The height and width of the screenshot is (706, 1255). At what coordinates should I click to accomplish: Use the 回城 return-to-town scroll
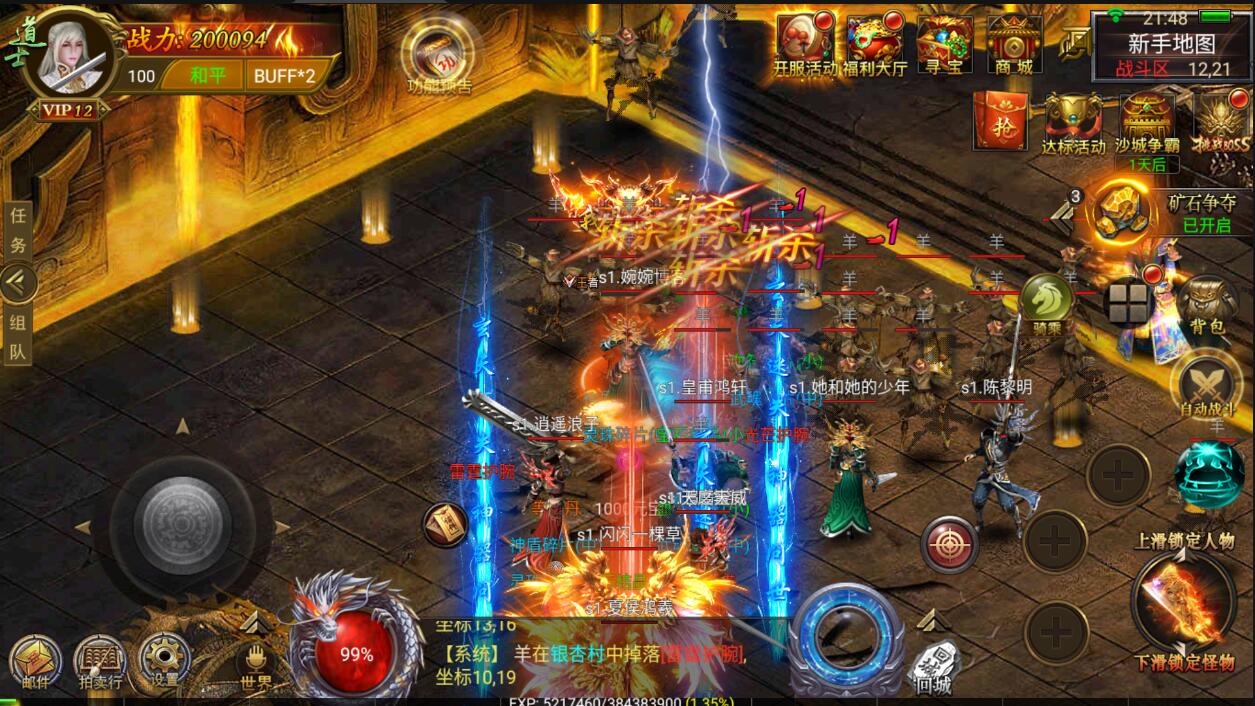(x=933, y=667)
